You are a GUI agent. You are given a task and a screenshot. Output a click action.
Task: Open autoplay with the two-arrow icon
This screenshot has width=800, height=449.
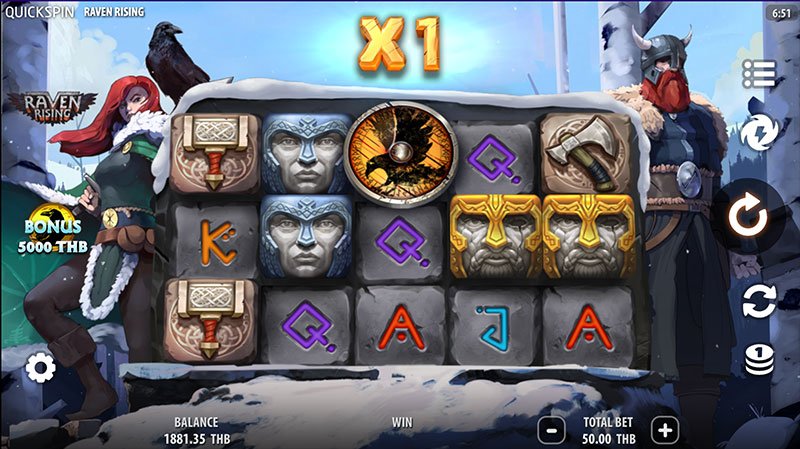pyautogui.click(x=759, y=300)
